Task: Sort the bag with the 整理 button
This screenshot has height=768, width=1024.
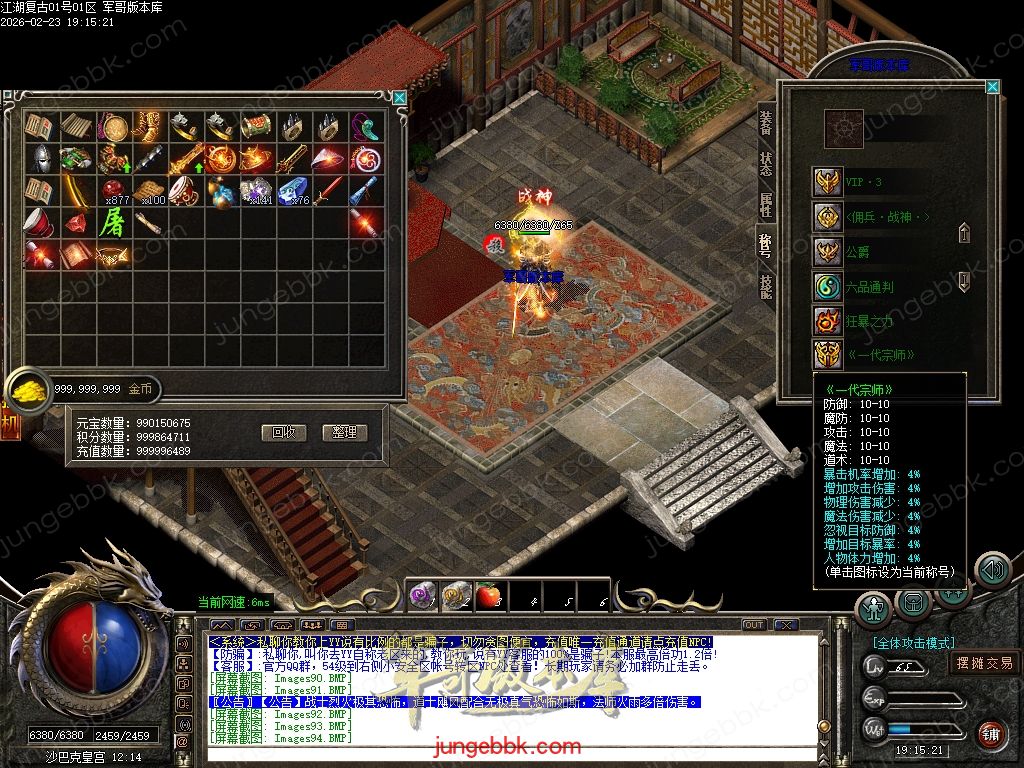Action: [345, 433]
